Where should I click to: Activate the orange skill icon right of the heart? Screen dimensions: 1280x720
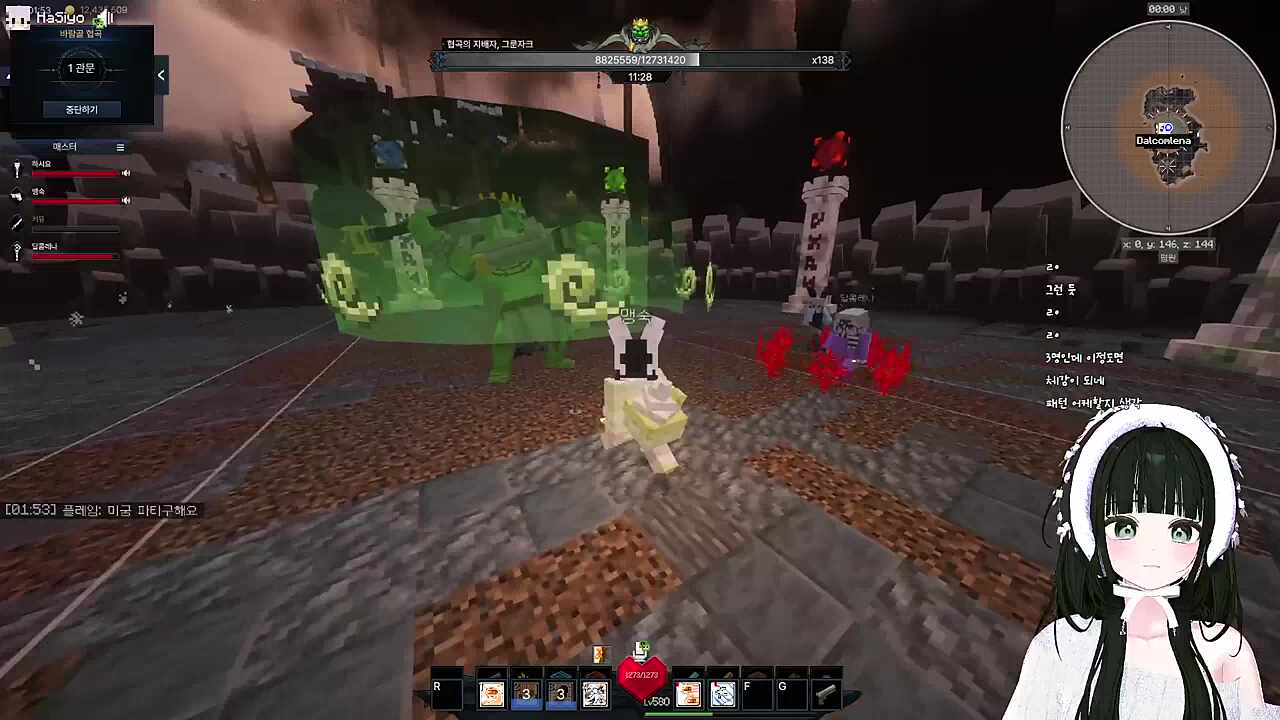[x=688, y=693]
